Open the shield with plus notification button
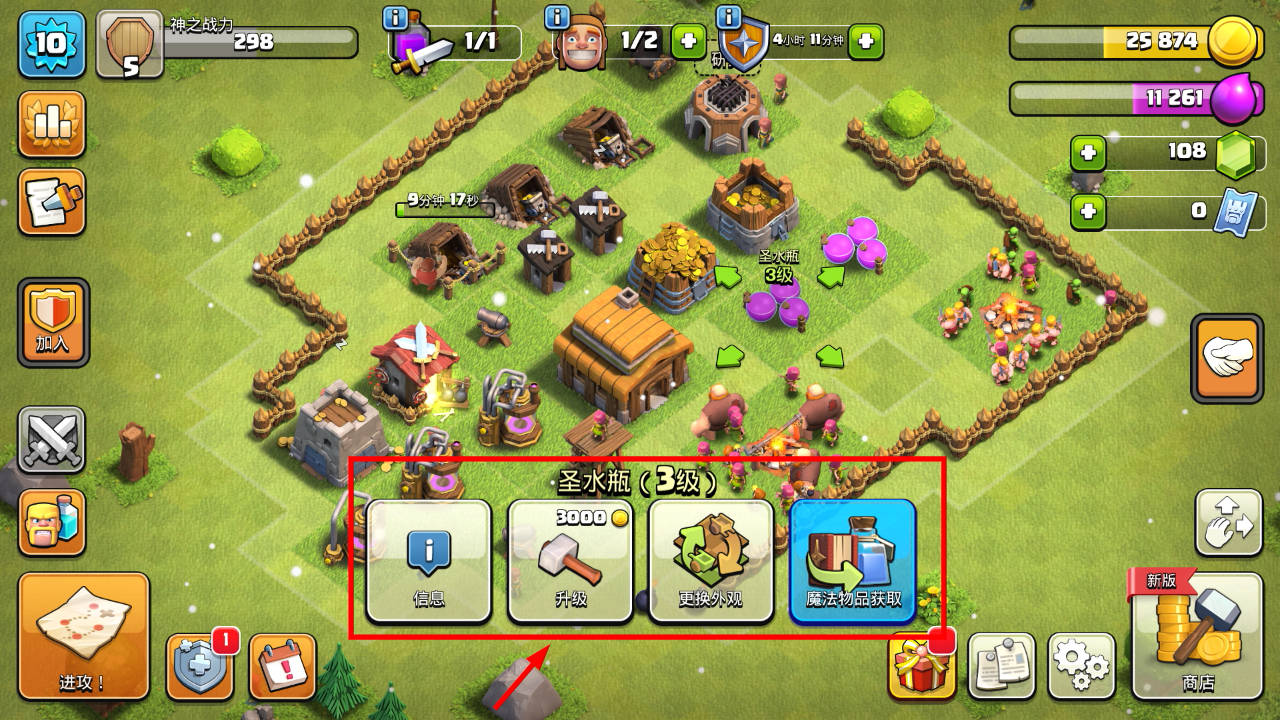1280x720 pixels. (x=200, y=666)
